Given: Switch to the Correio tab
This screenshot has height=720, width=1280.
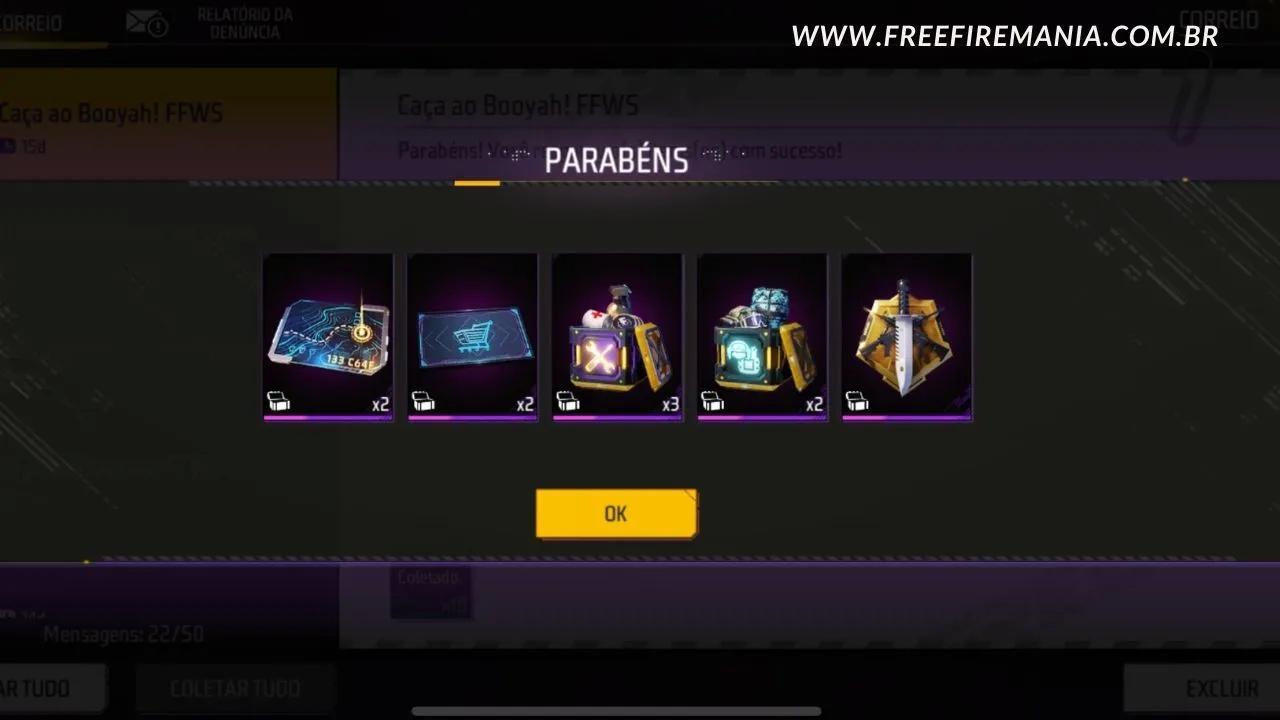Looking at the screenshot, I should pyautogui.click(x=30, y=22).
